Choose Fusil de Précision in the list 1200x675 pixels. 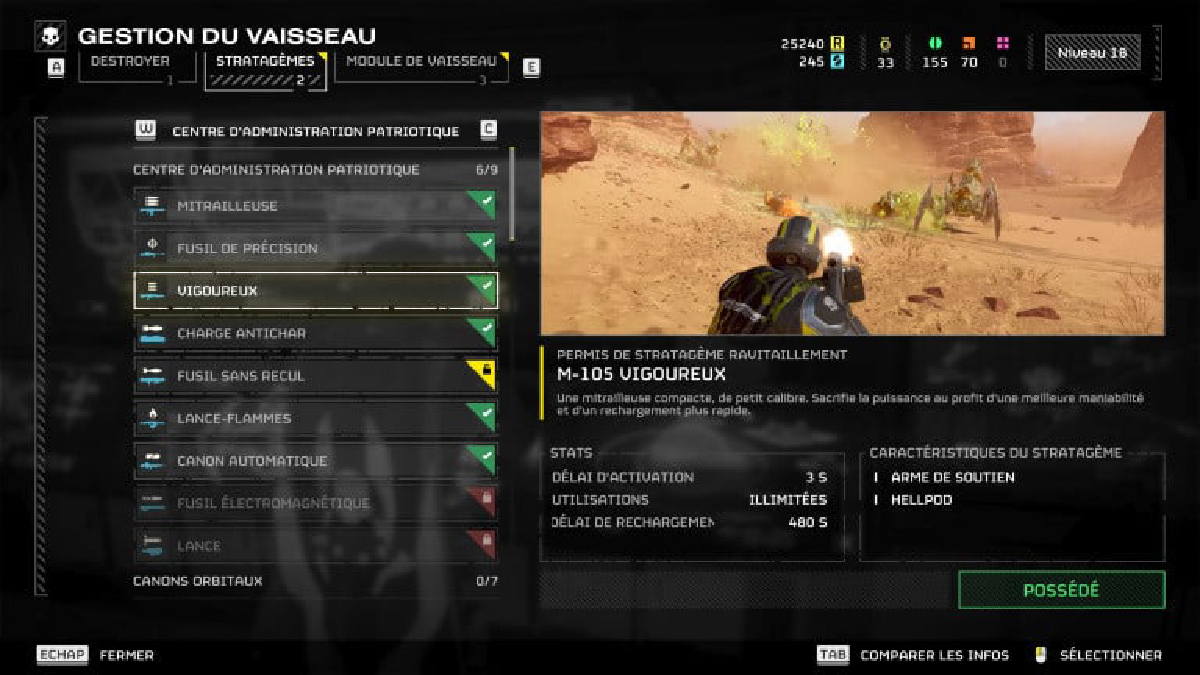click(x=315, y=248)
